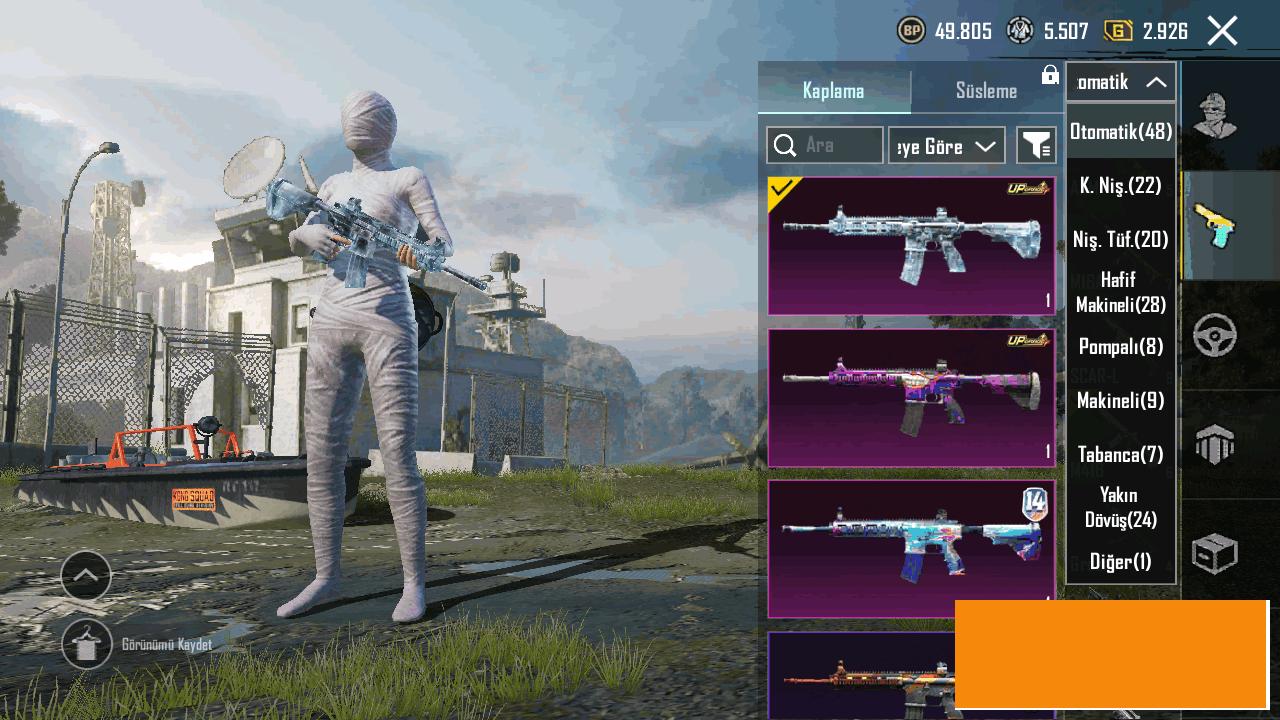Open the sort-by dropdown next to search
The height and width of the screenshot is (720, 1280).
click(x=946, y=146)
